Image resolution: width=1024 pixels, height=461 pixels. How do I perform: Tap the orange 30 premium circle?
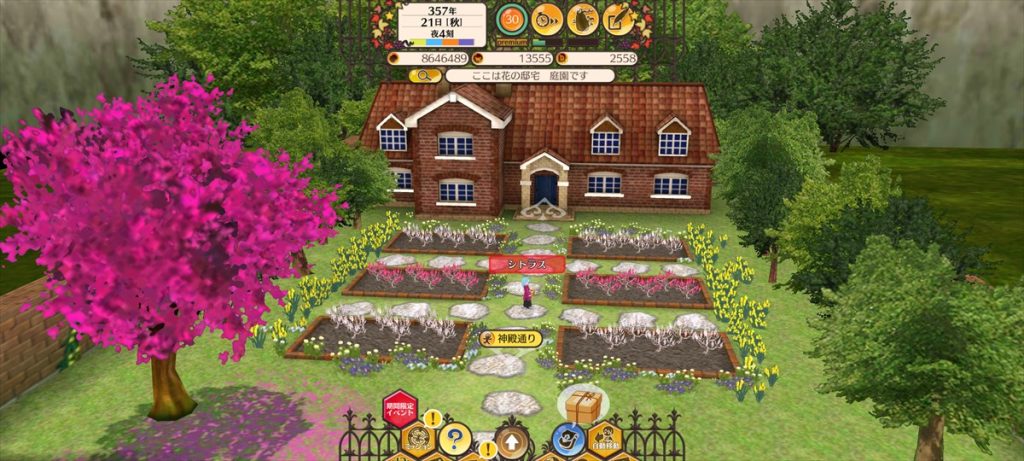513,19
